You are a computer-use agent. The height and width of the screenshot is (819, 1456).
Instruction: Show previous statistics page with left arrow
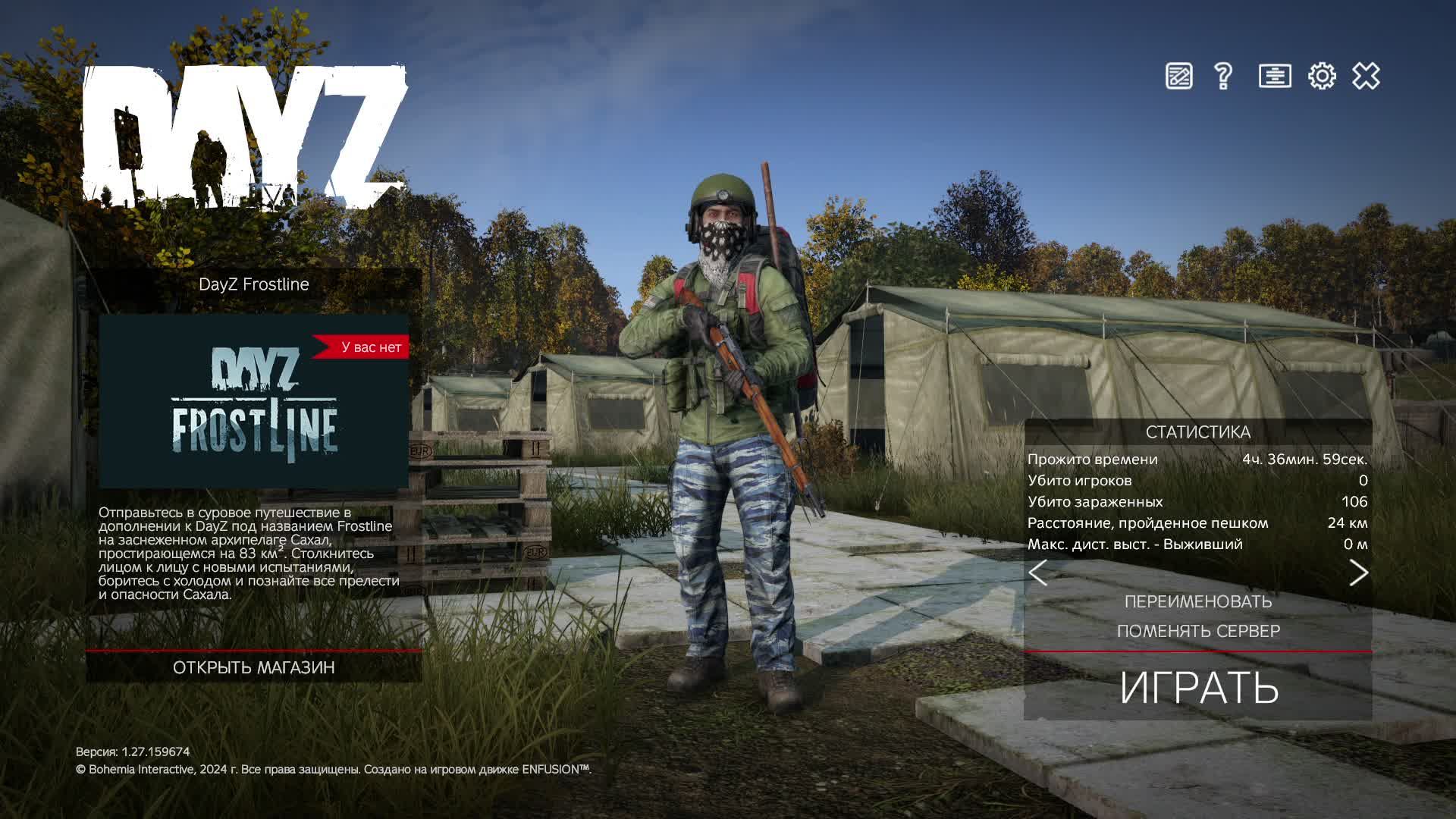pos(1038,573)
